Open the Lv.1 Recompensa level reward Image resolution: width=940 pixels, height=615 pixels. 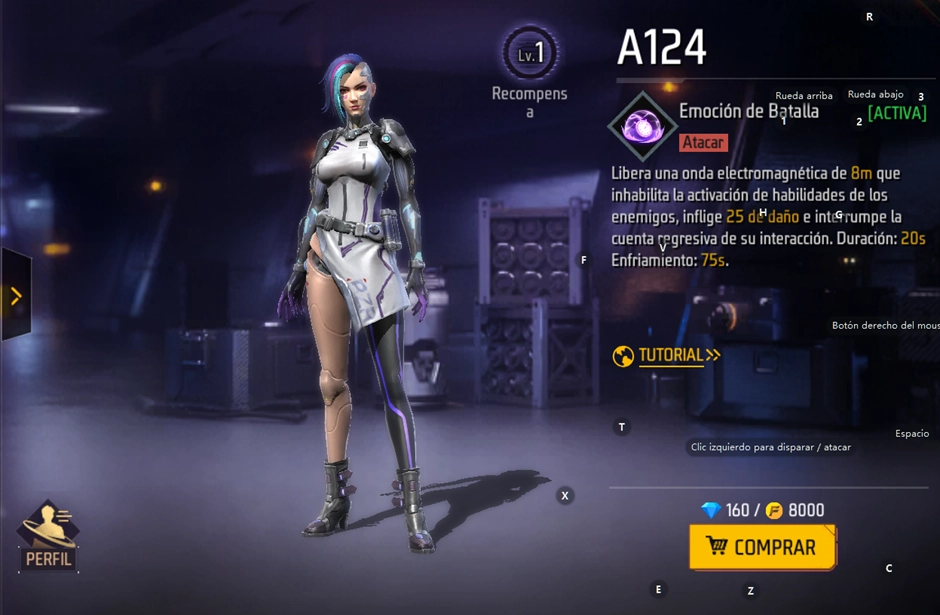tap(530, 54)
